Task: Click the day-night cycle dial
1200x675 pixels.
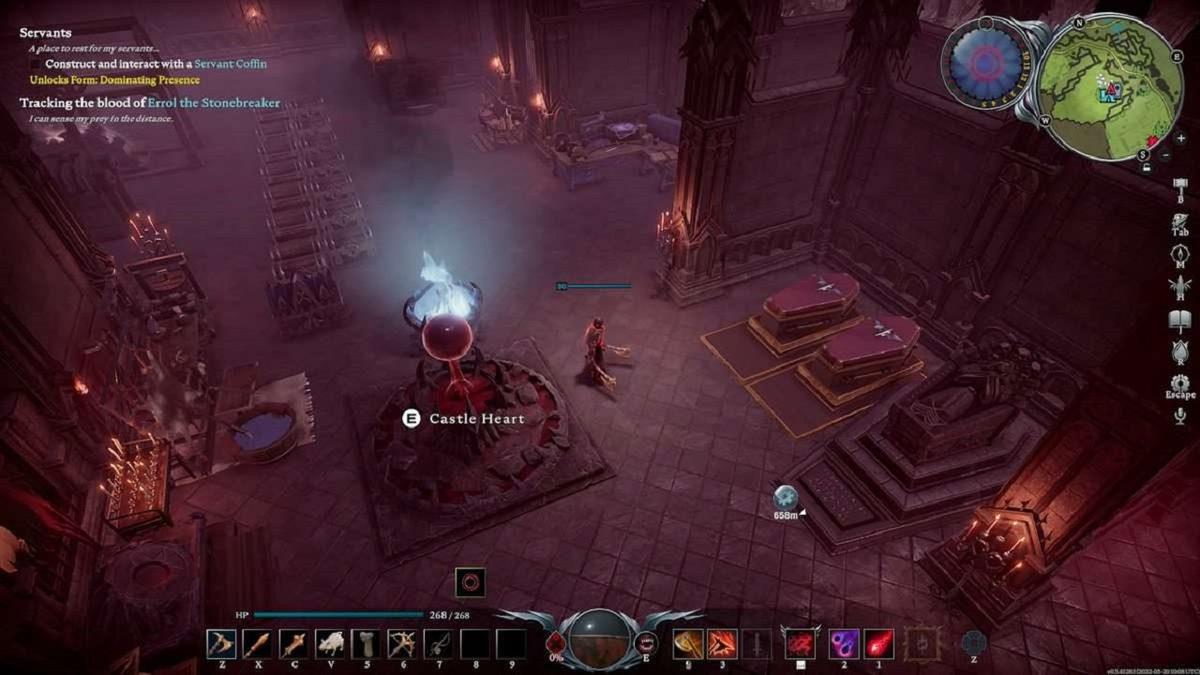Action: pos(982,62)
